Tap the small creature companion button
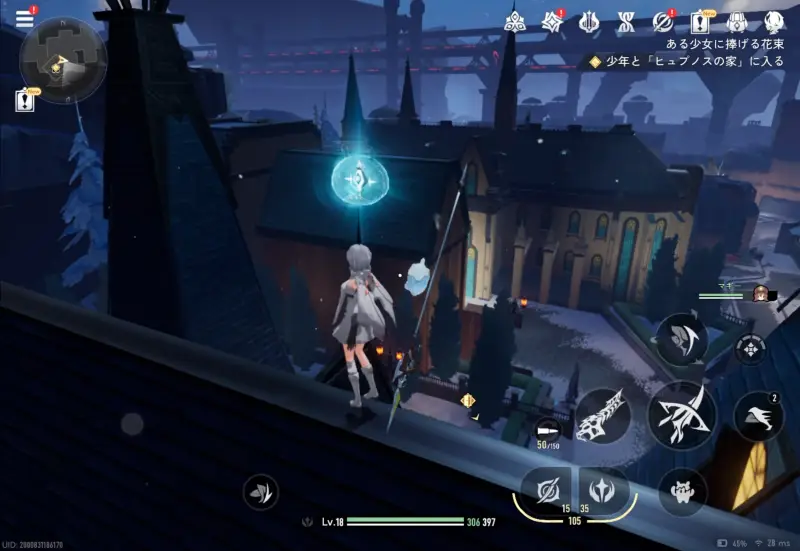The height and width of the screenshot is (551, 800). [682, 492]
